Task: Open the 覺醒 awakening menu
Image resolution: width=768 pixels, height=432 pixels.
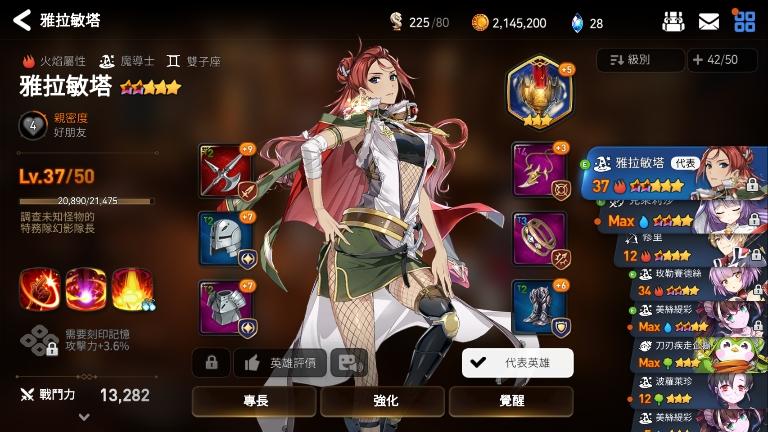Action: (510, 400)
